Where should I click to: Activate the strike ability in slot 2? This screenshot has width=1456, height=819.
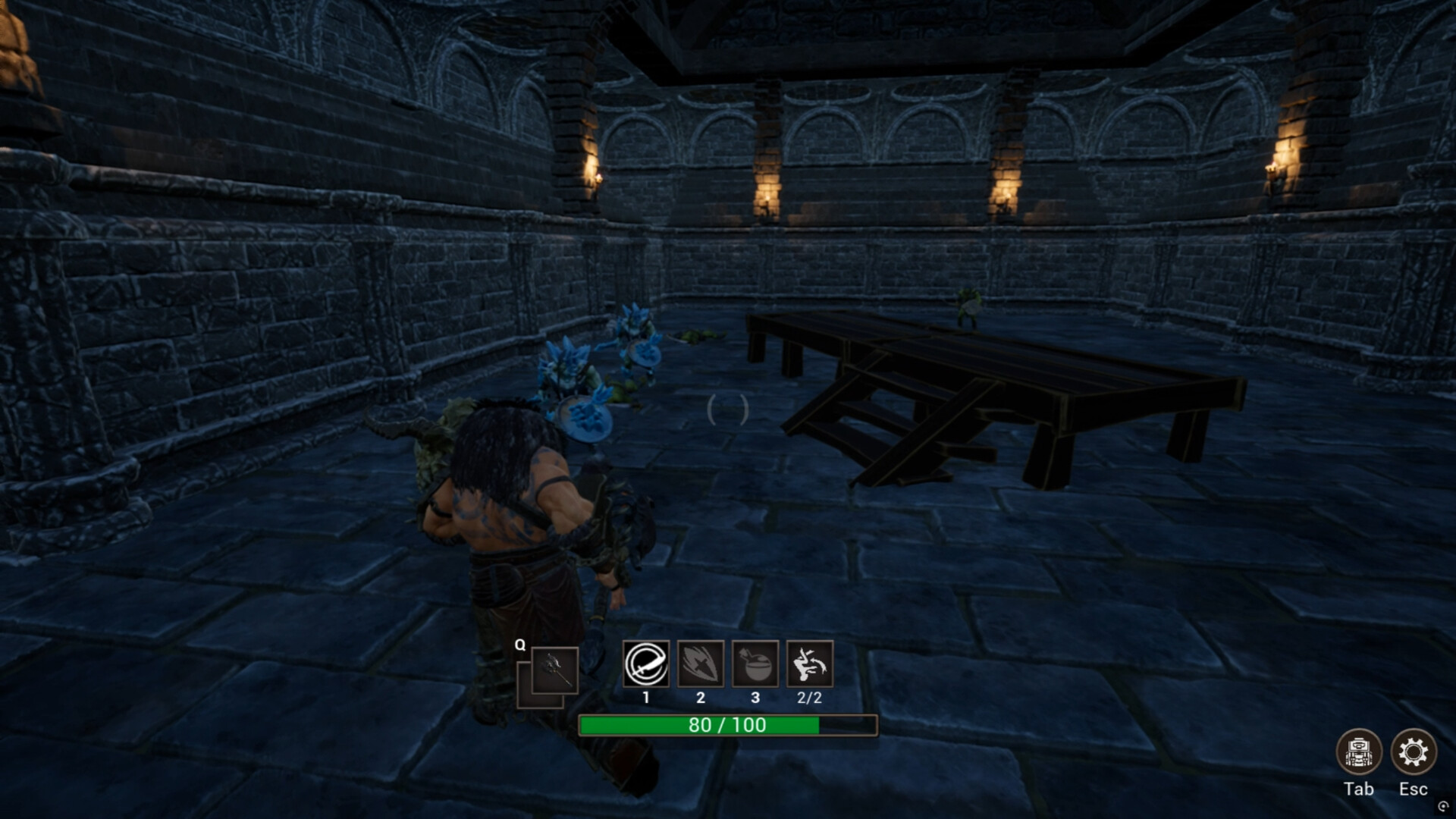700,665
